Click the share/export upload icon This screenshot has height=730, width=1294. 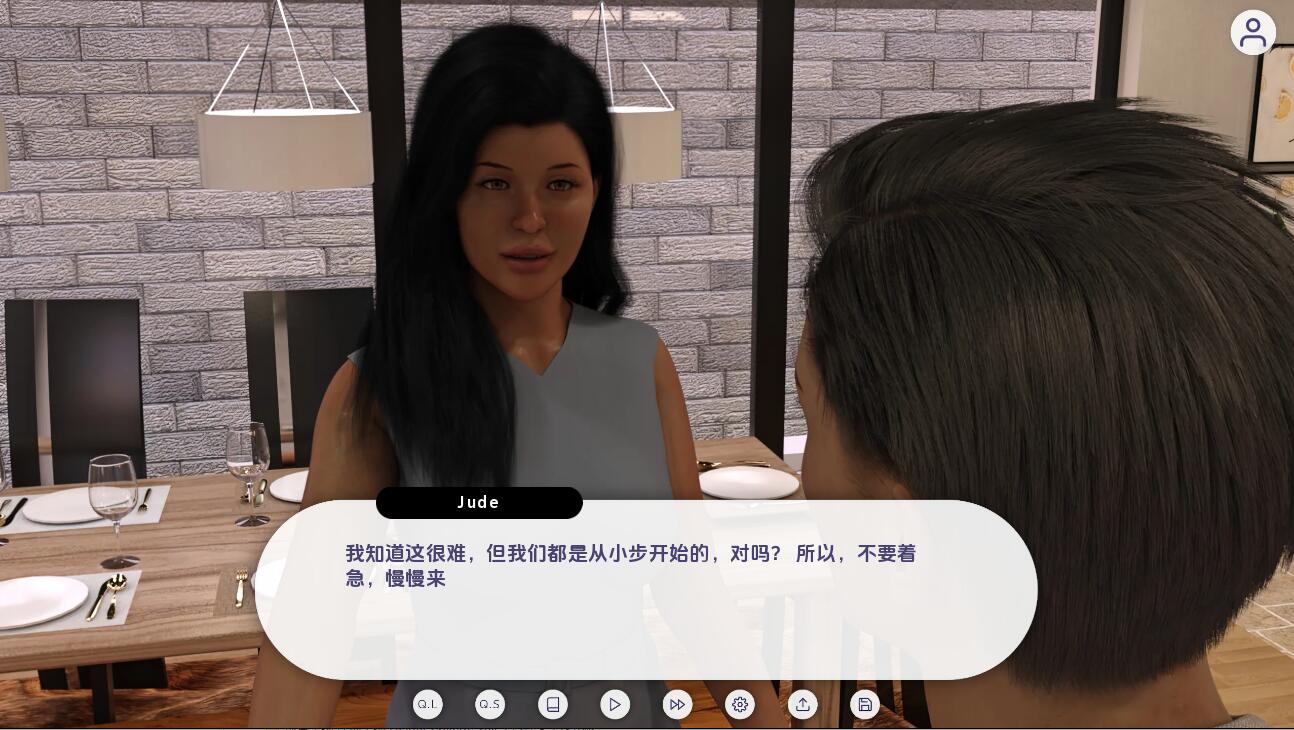(803, 704)
